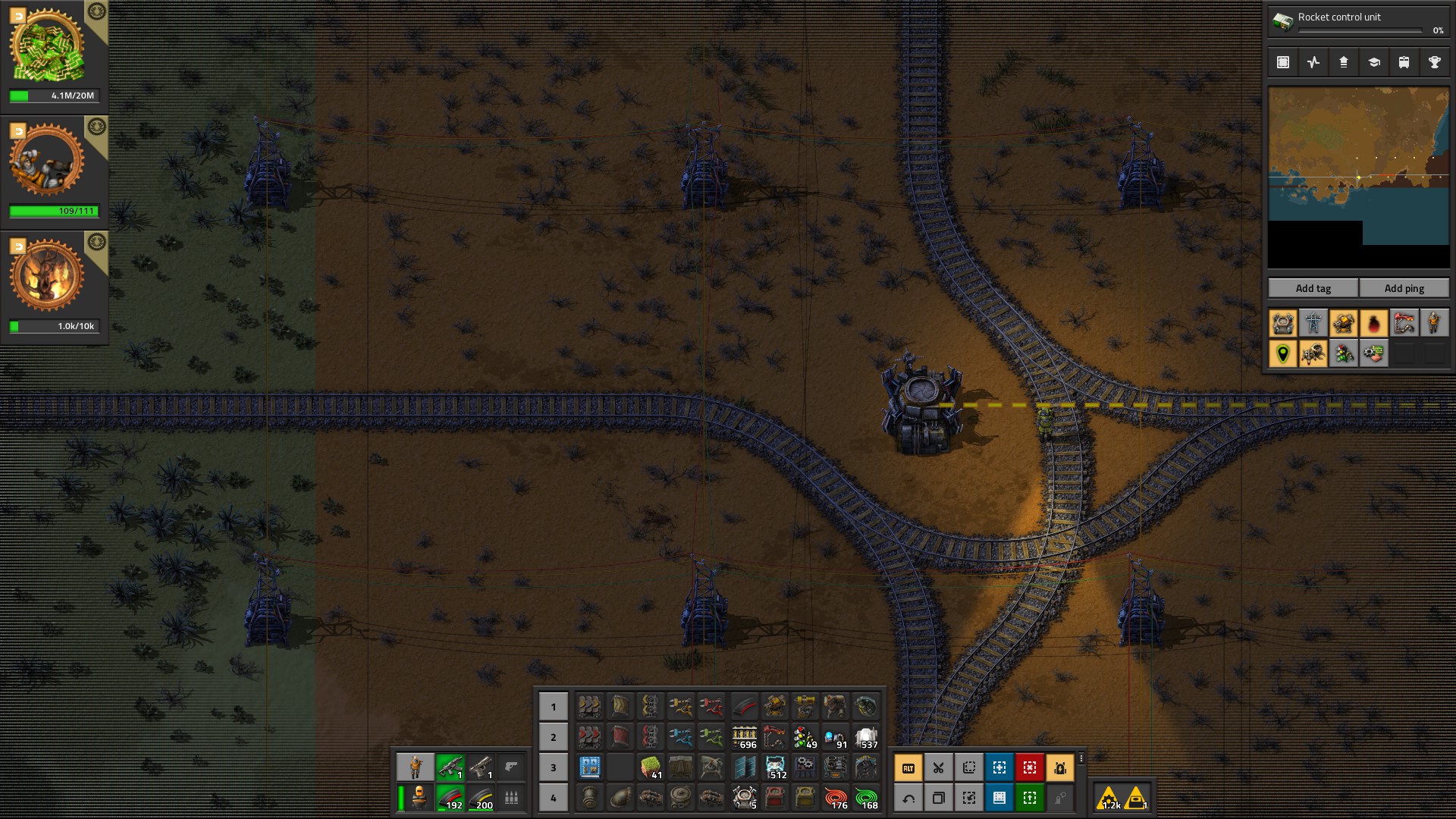Image resolution: width=1456 pixels, height=819 pixels.
Task: Open the tips graduation cap icon
Action: 1373,62
